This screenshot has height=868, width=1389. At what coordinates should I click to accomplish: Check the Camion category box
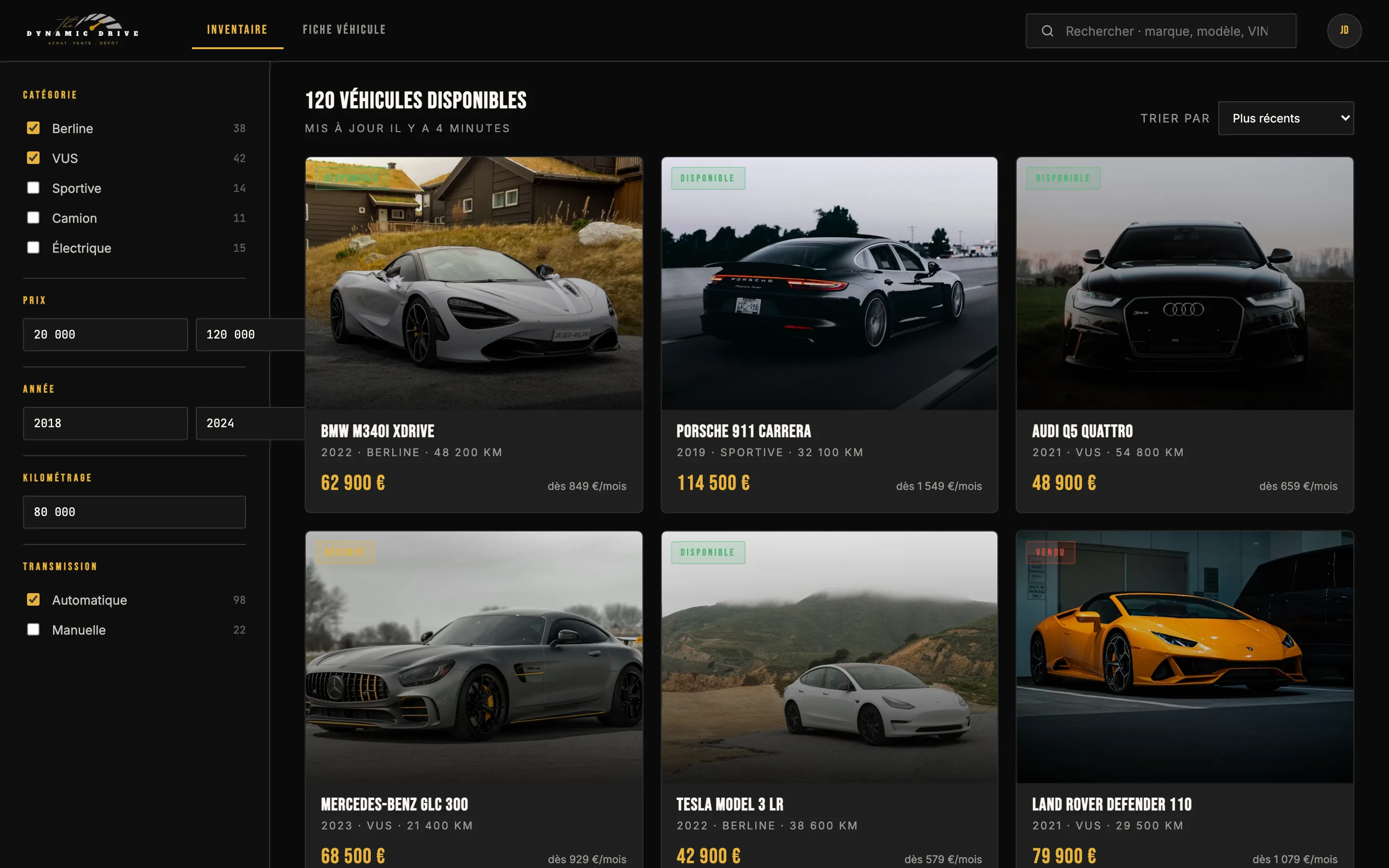33,217
